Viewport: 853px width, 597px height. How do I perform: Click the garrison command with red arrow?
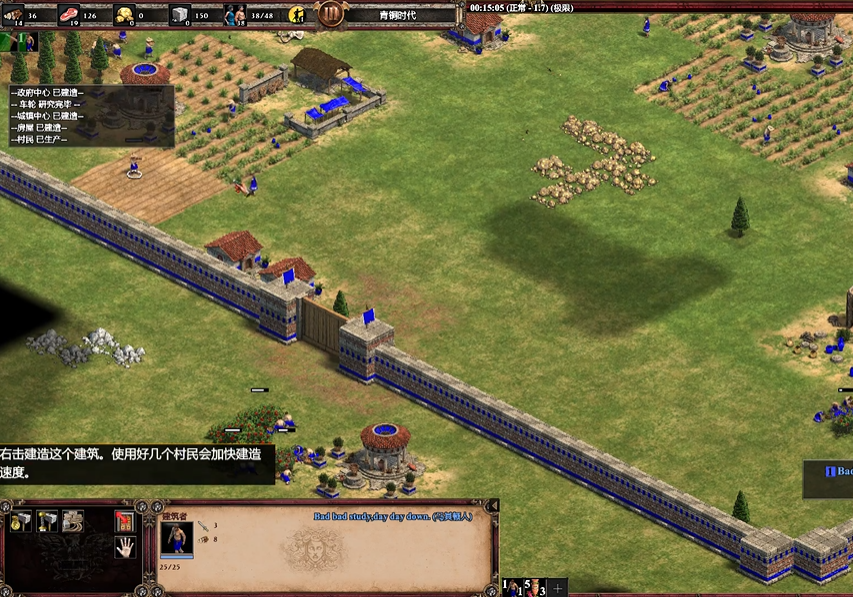pyautogui.click(x=124, y=521)
